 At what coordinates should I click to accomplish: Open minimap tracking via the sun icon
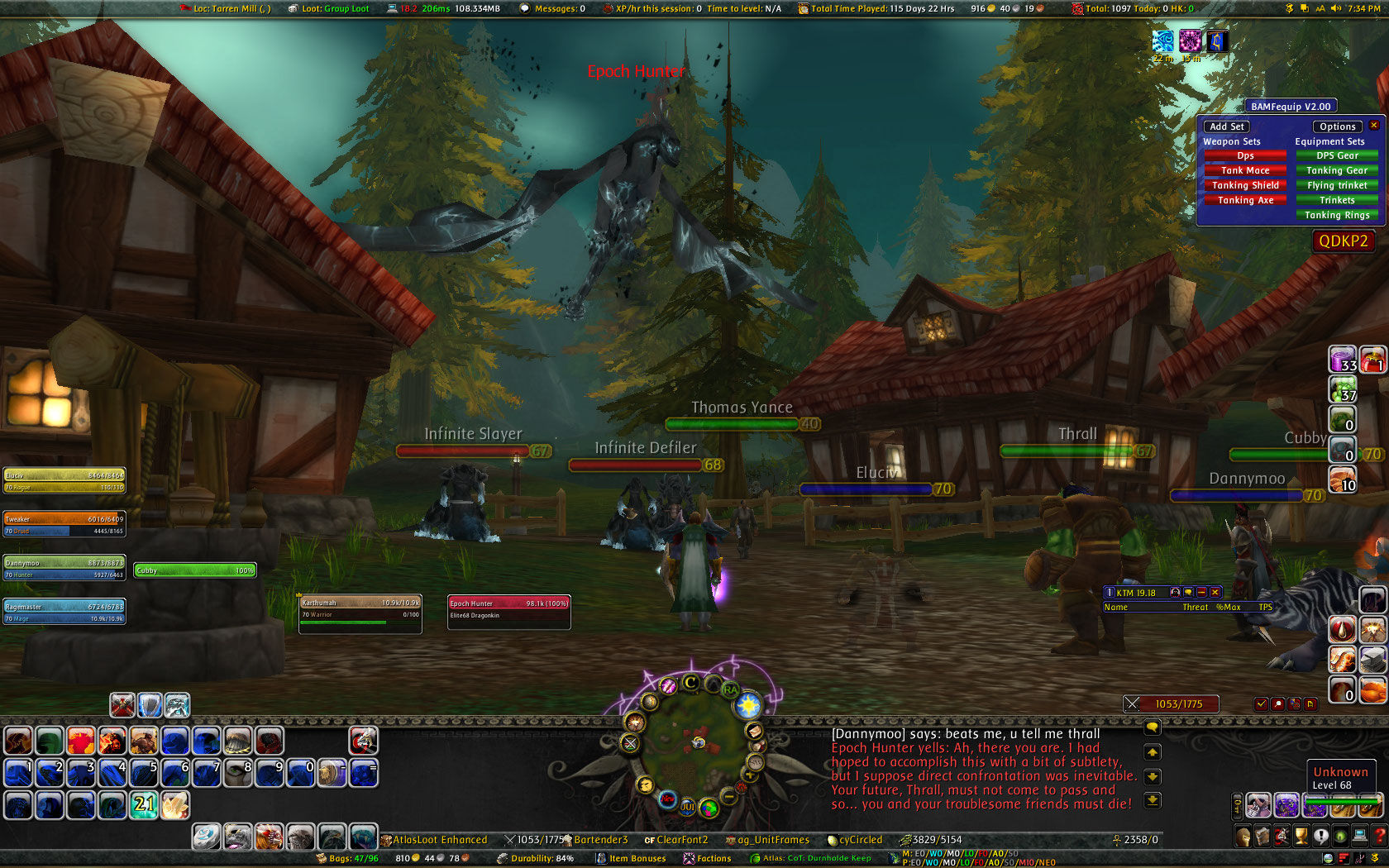point(747,705)
